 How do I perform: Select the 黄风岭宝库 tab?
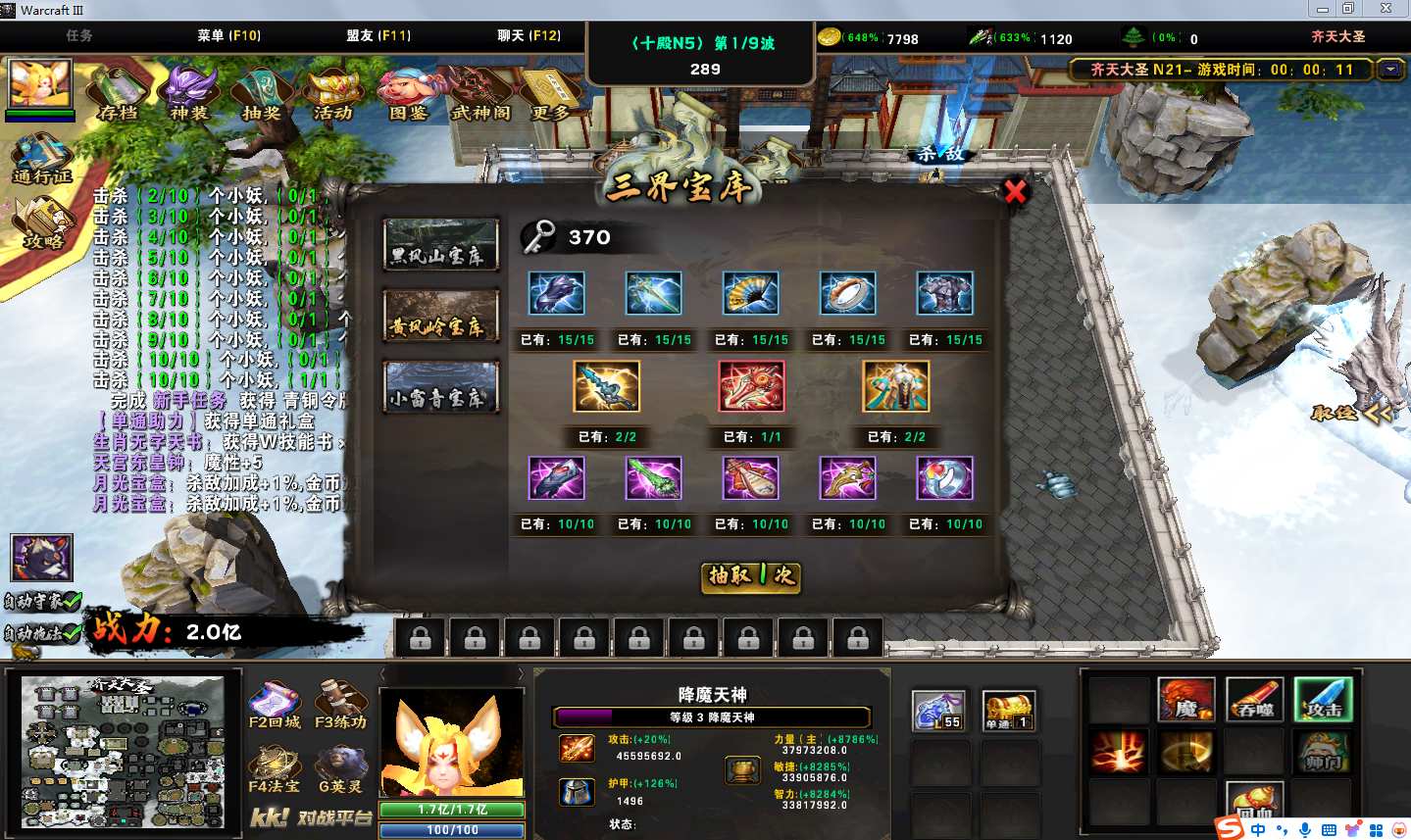click(440, 316)
